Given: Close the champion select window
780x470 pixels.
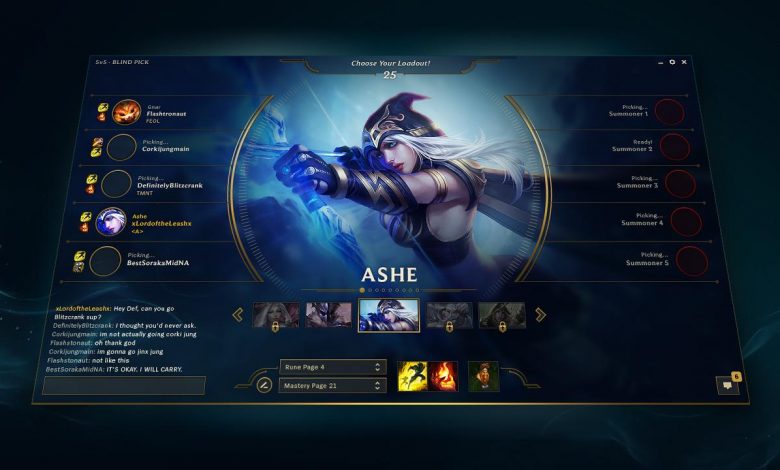Looking at the screenshot, I should pos(684,62).
